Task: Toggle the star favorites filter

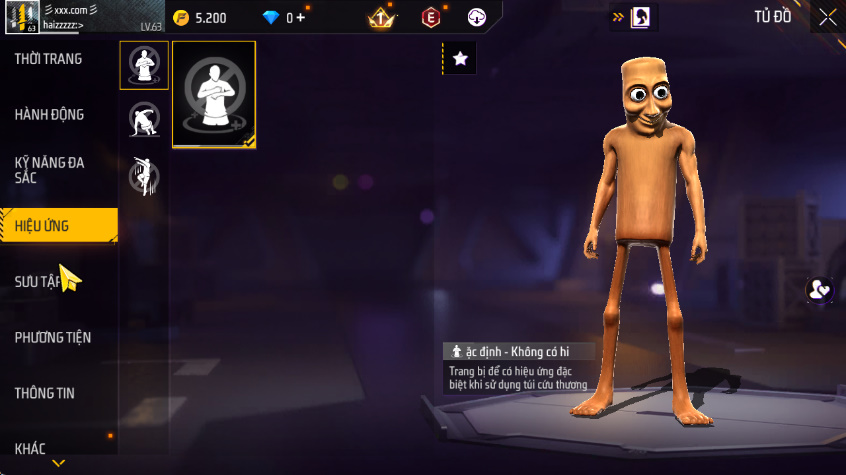Action: tap(460, 59)
